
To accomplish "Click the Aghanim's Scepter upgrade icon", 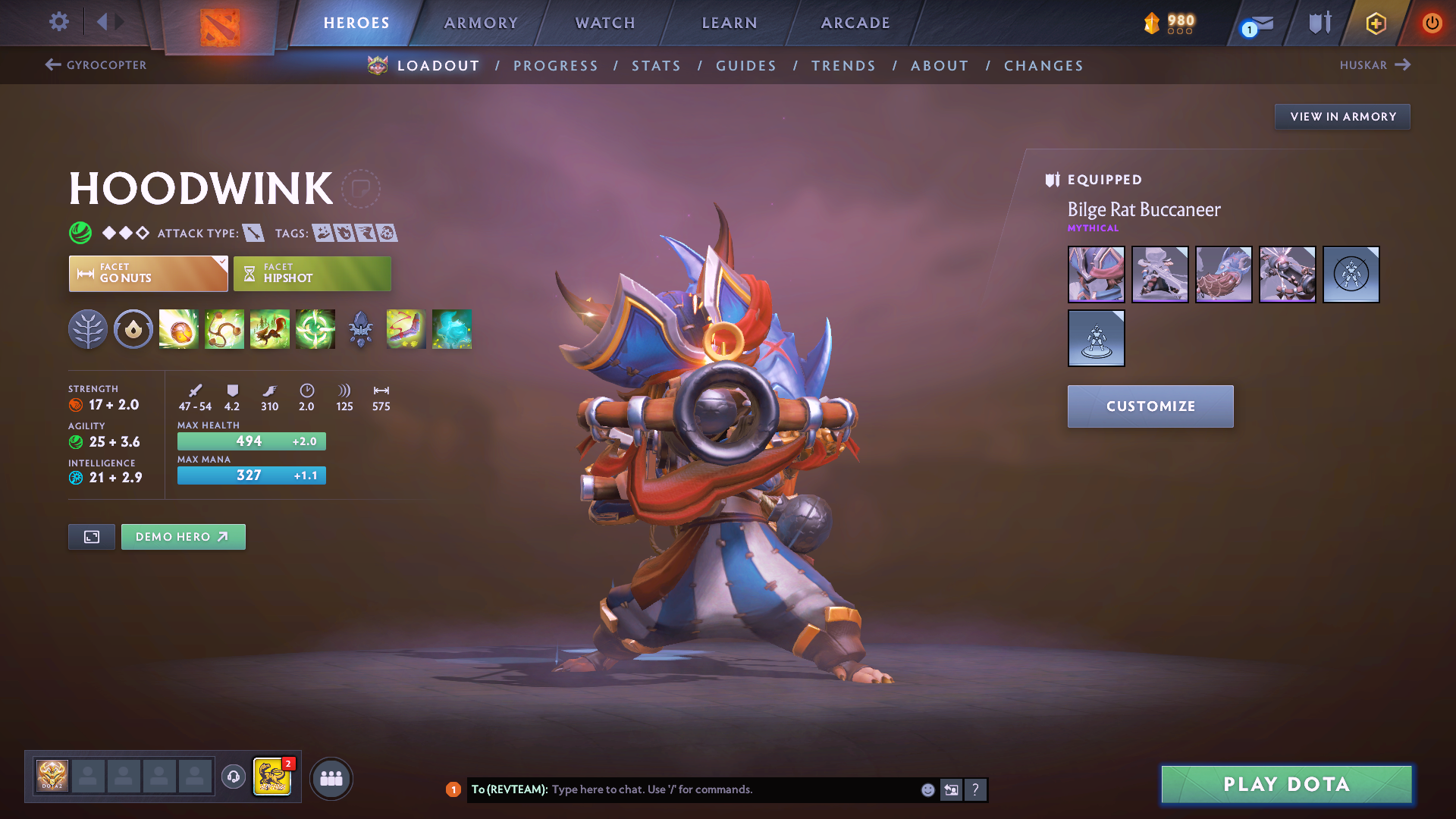I will coord(360,329).
